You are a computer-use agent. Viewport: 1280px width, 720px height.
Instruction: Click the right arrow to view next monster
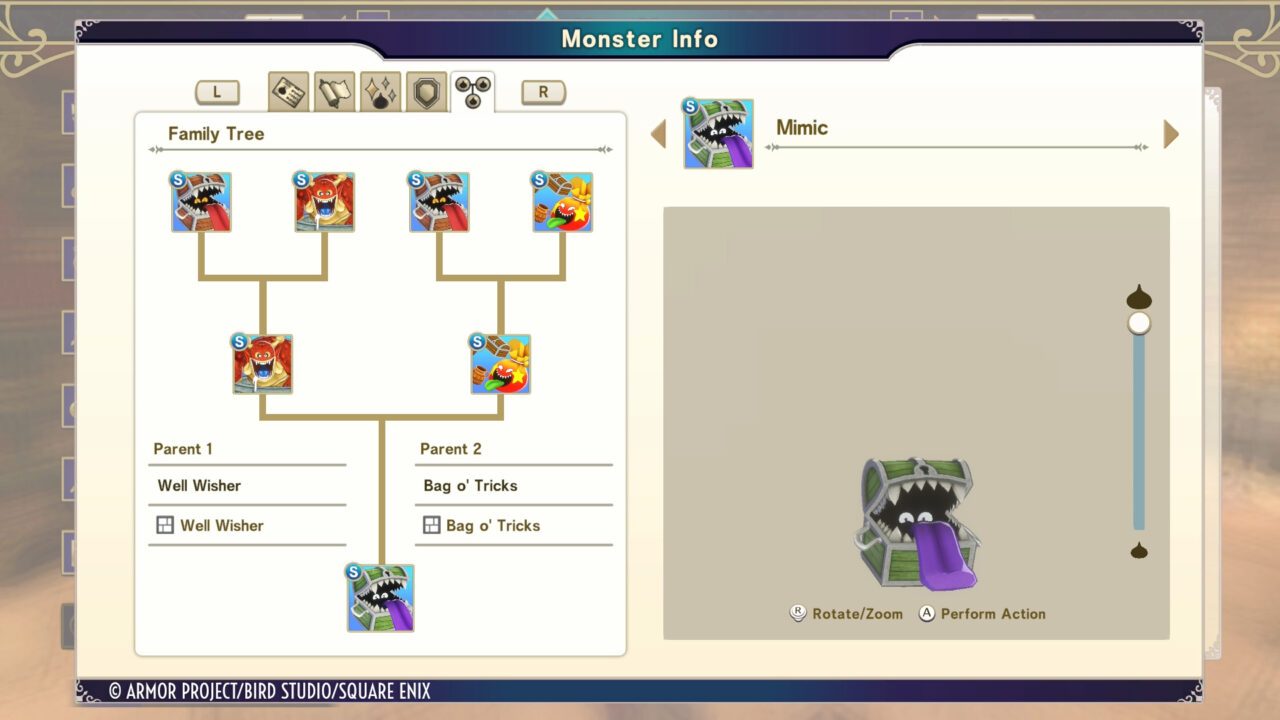pyautogui.click(x=1171, y=133)
